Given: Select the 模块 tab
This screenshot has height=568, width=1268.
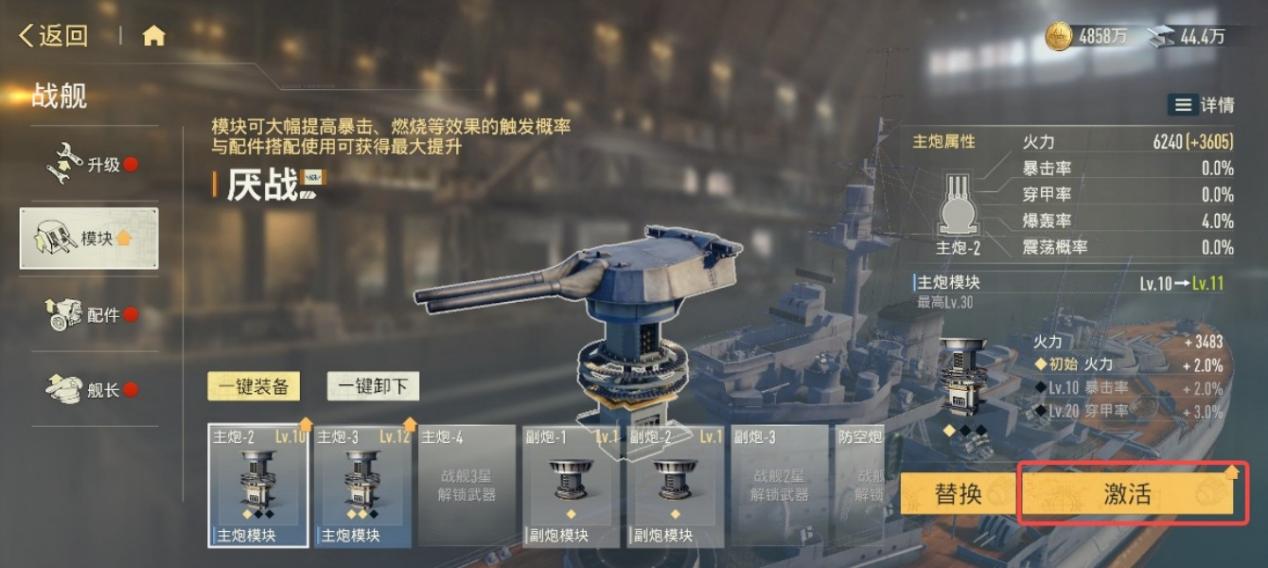Looking at the screenshot, I should [x=89, y=238].
